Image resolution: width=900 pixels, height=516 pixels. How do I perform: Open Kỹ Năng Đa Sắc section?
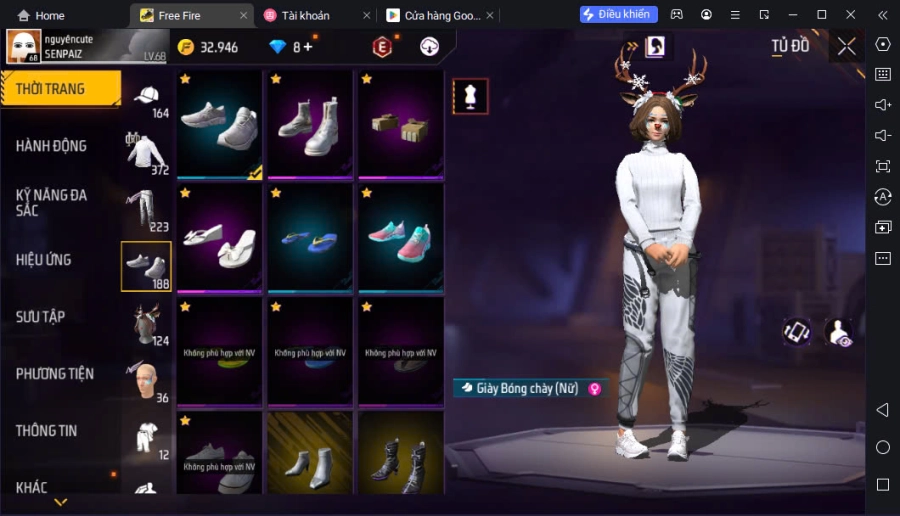pos(51,203)
